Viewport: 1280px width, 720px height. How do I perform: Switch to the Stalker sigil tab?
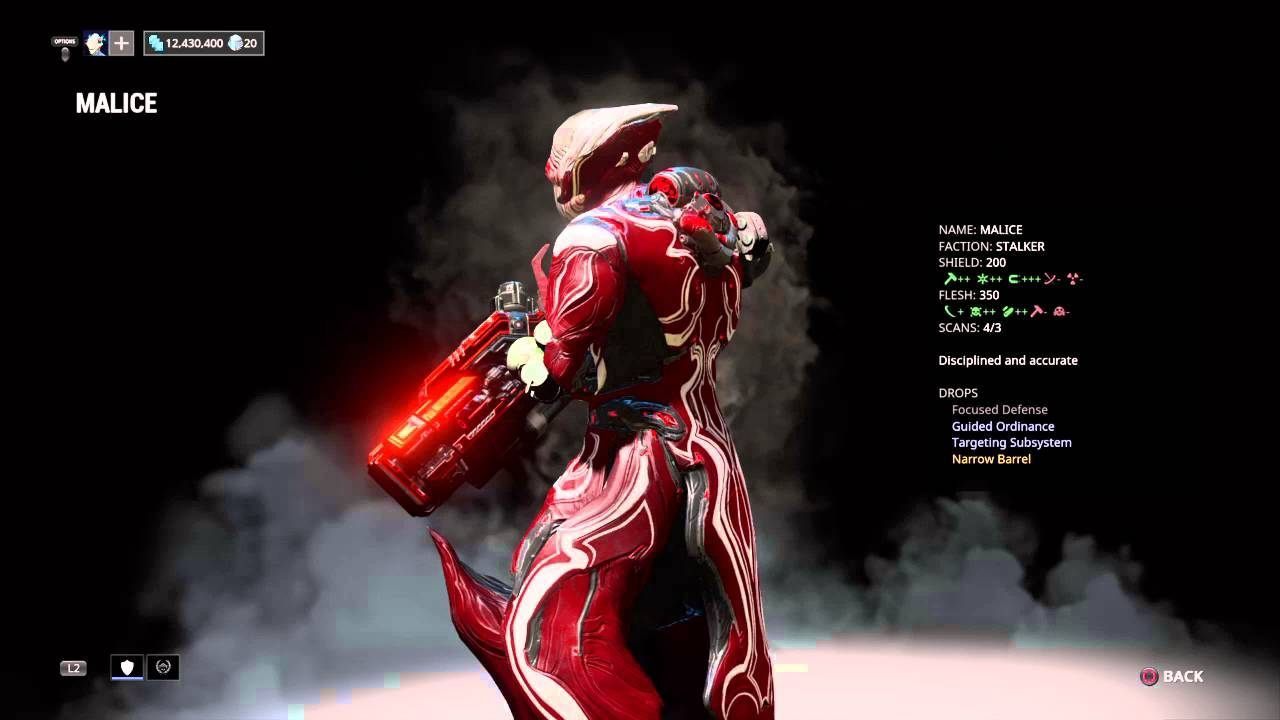click(x=162, y=666)
